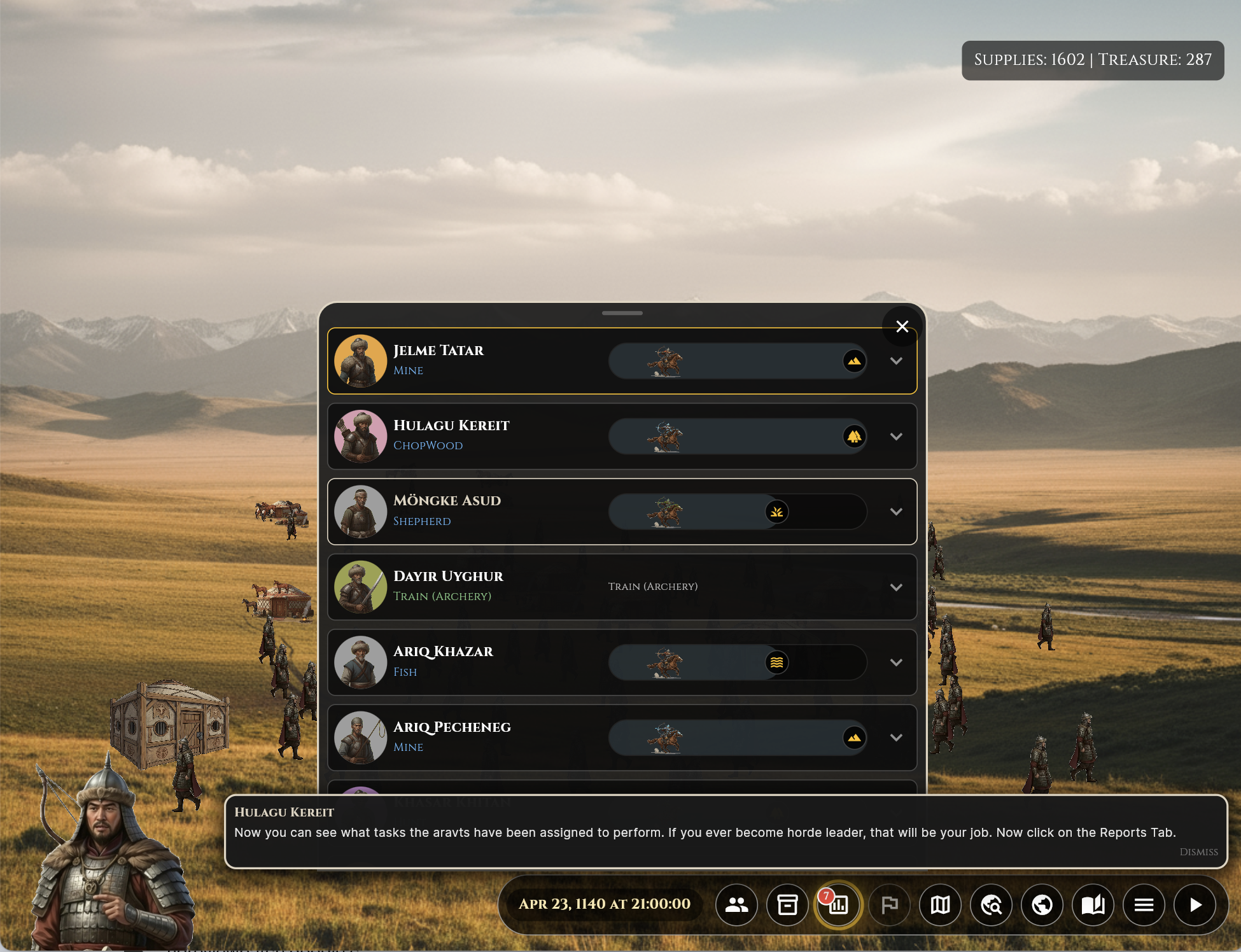Screen dimensions: 1241x952
Task: Expand Hulagu Kereit's task details
Action: tap(896, 437)
